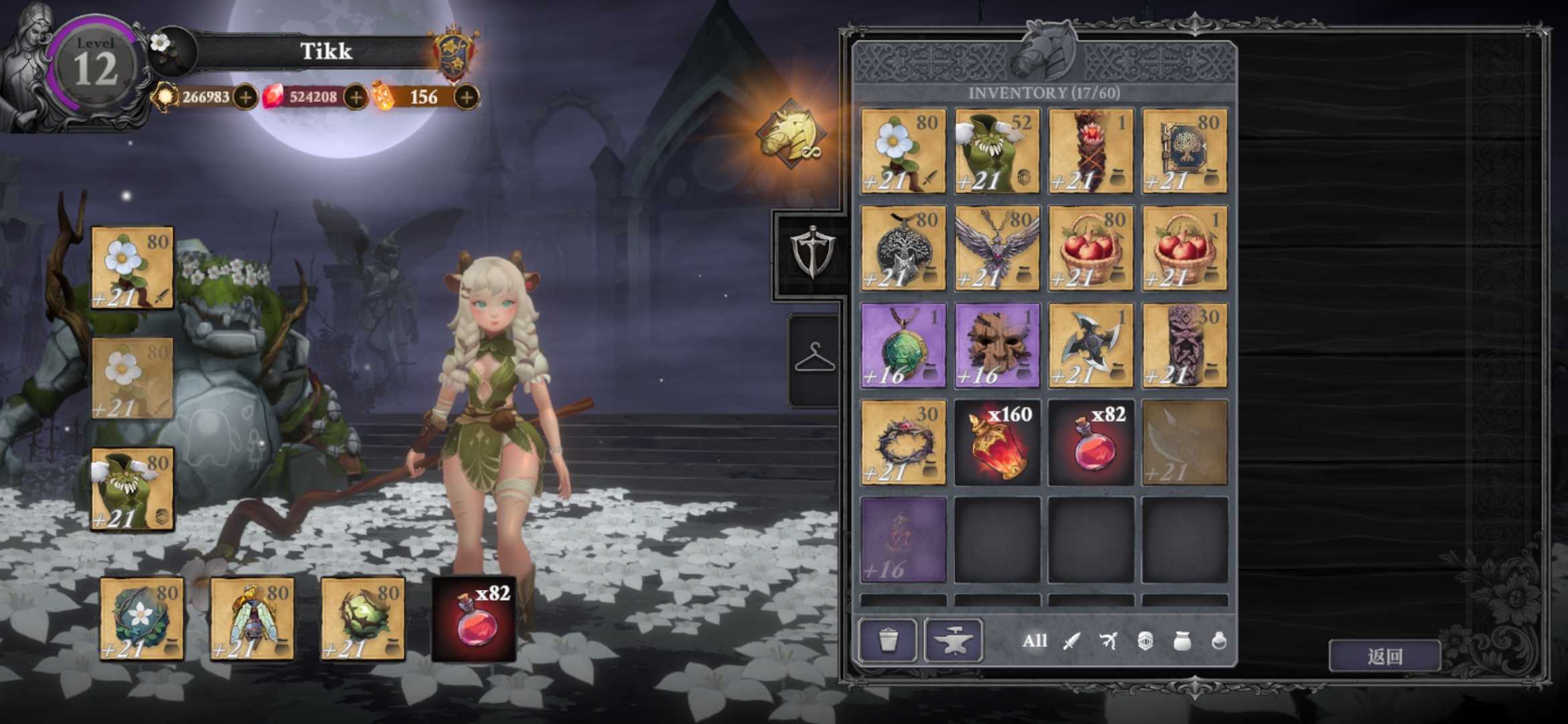Choose the red lantern x160 stack
1568x724 pixels.
click(x=997, y=442)
